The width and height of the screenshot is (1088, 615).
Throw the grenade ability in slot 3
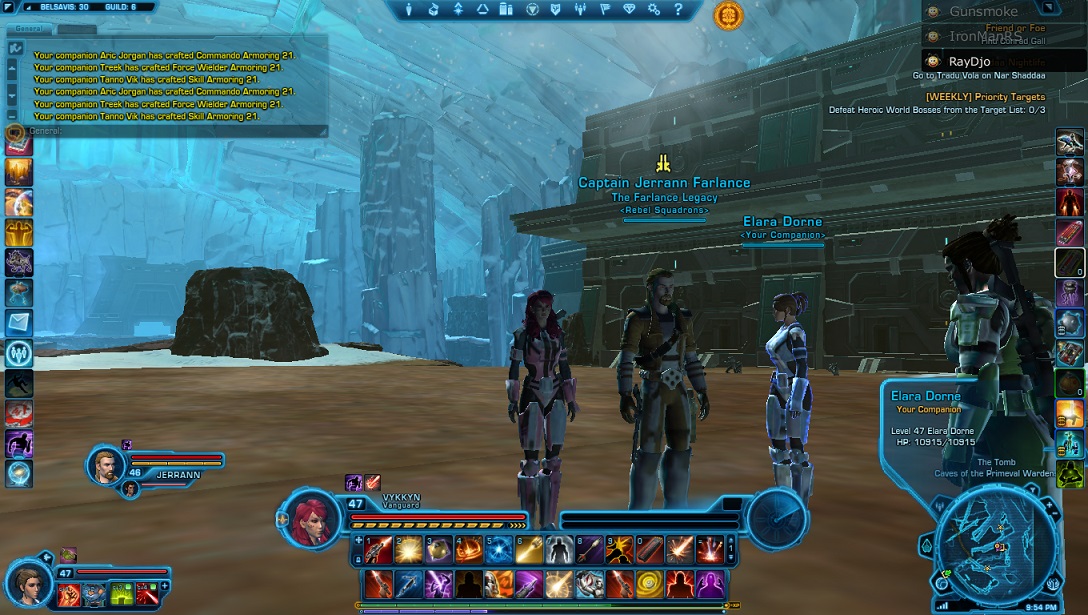point(438,548)
